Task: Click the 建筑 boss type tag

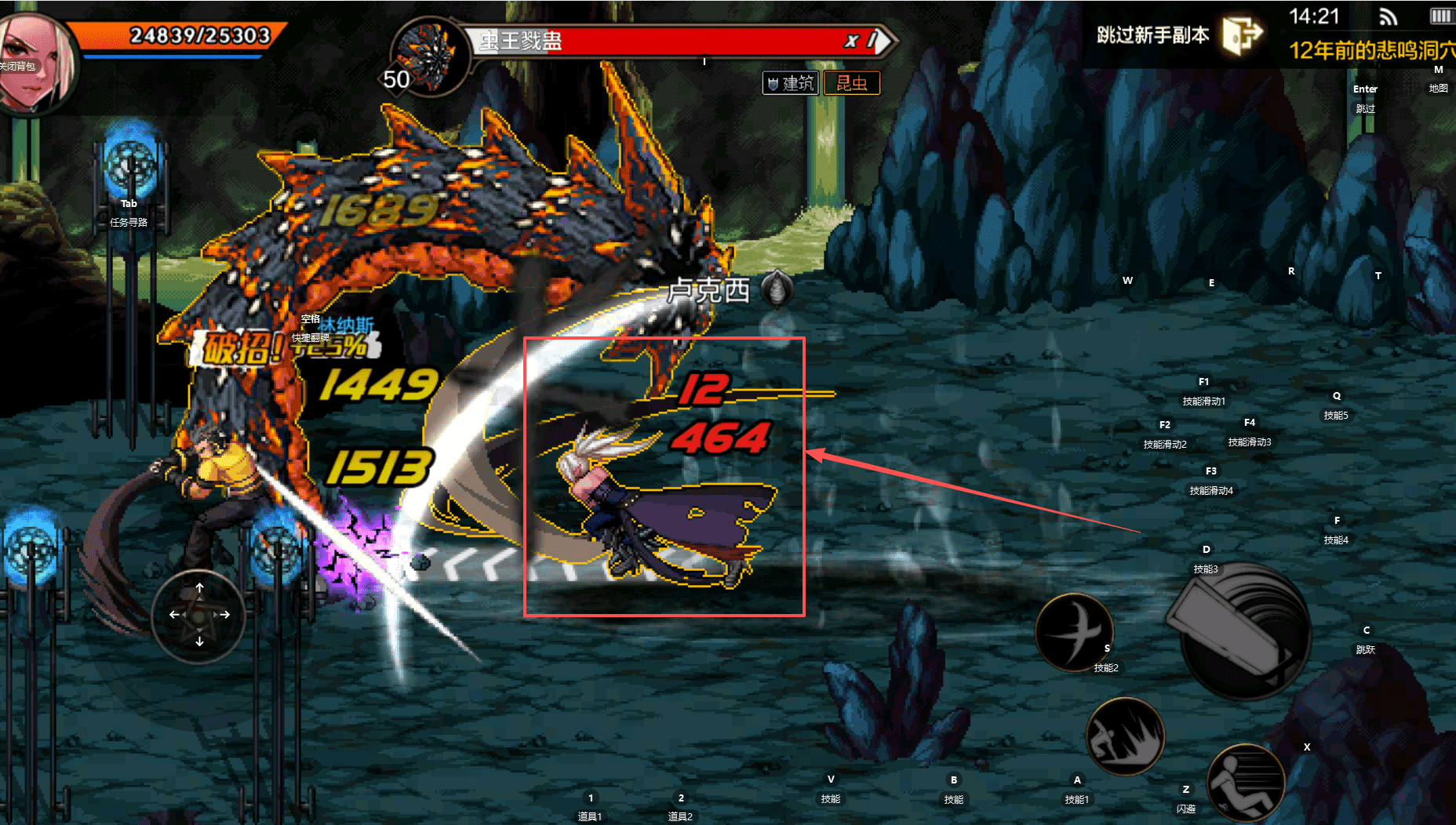Action: click(791, 83)
